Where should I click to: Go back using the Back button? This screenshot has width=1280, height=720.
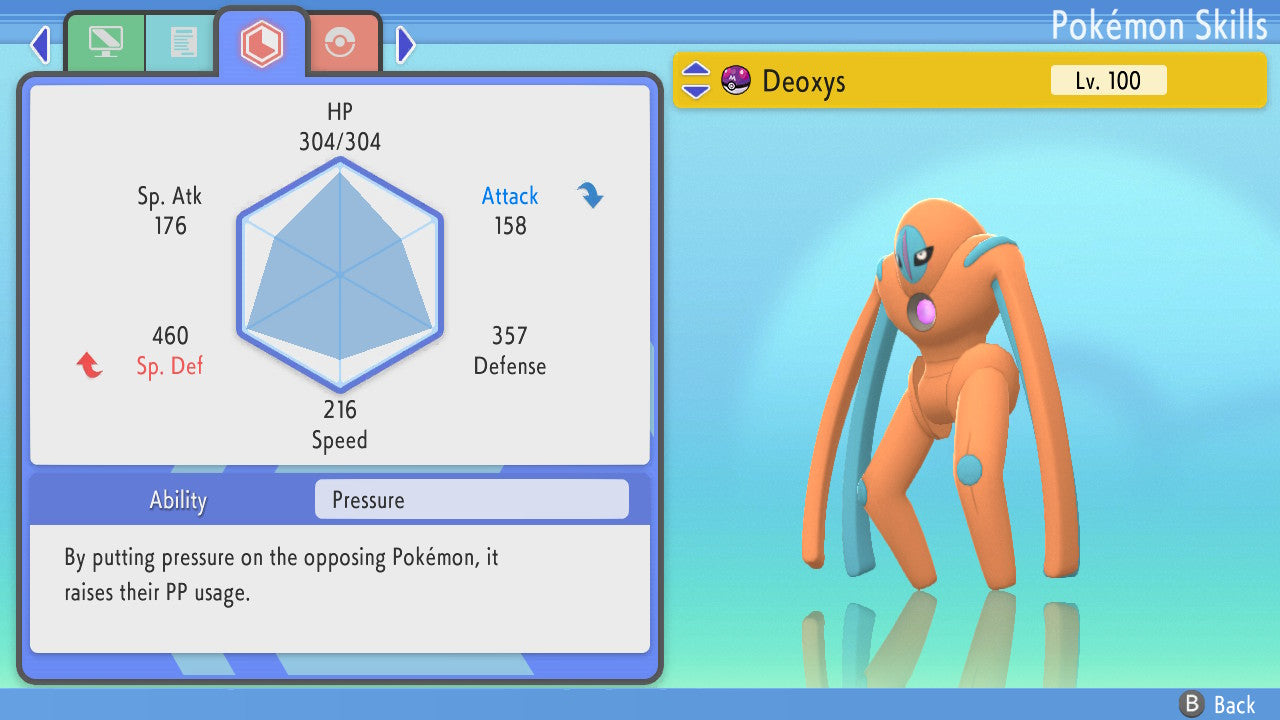(1217, 705)
